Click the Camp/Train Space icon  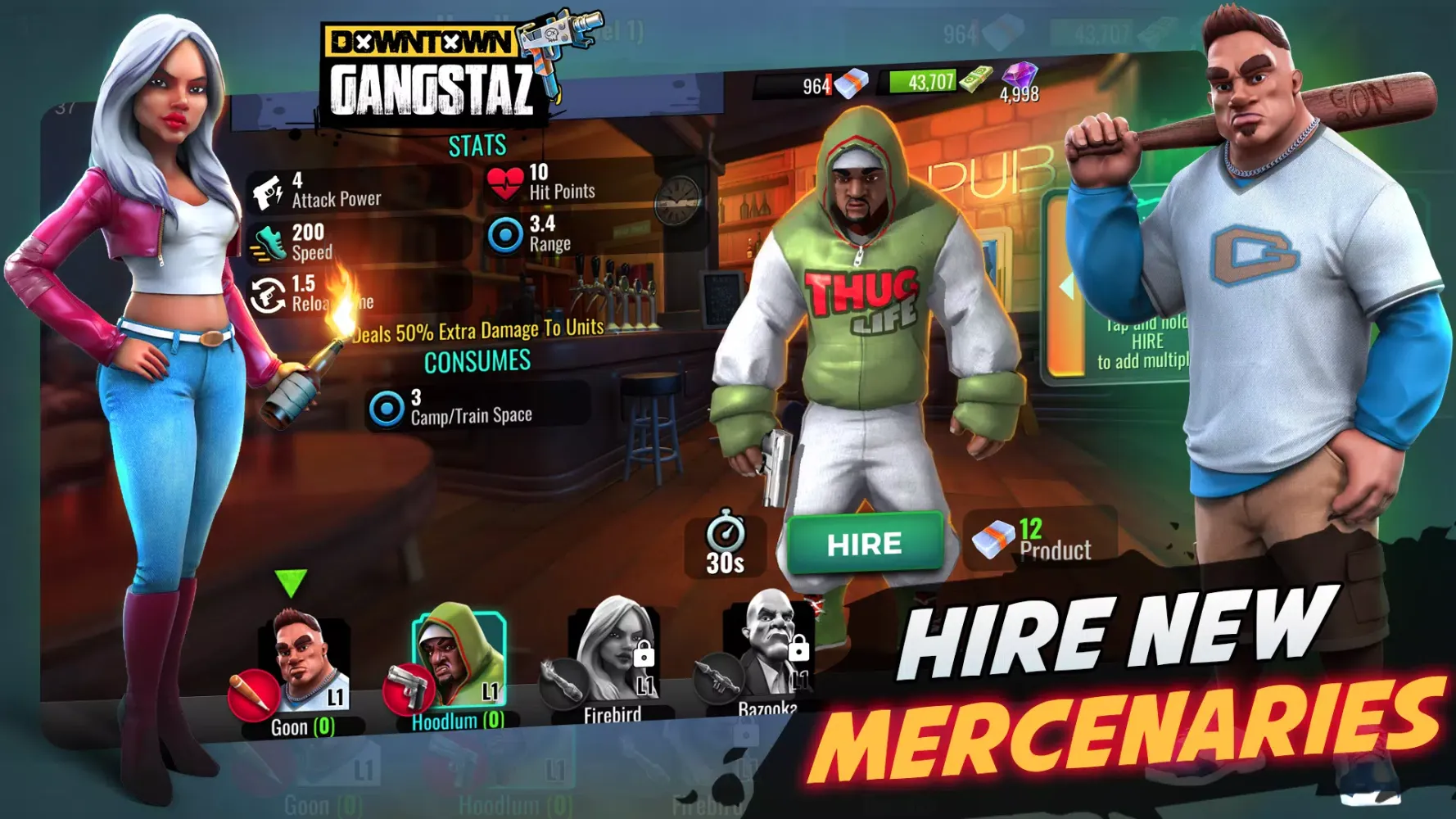[x=387, y=409]
